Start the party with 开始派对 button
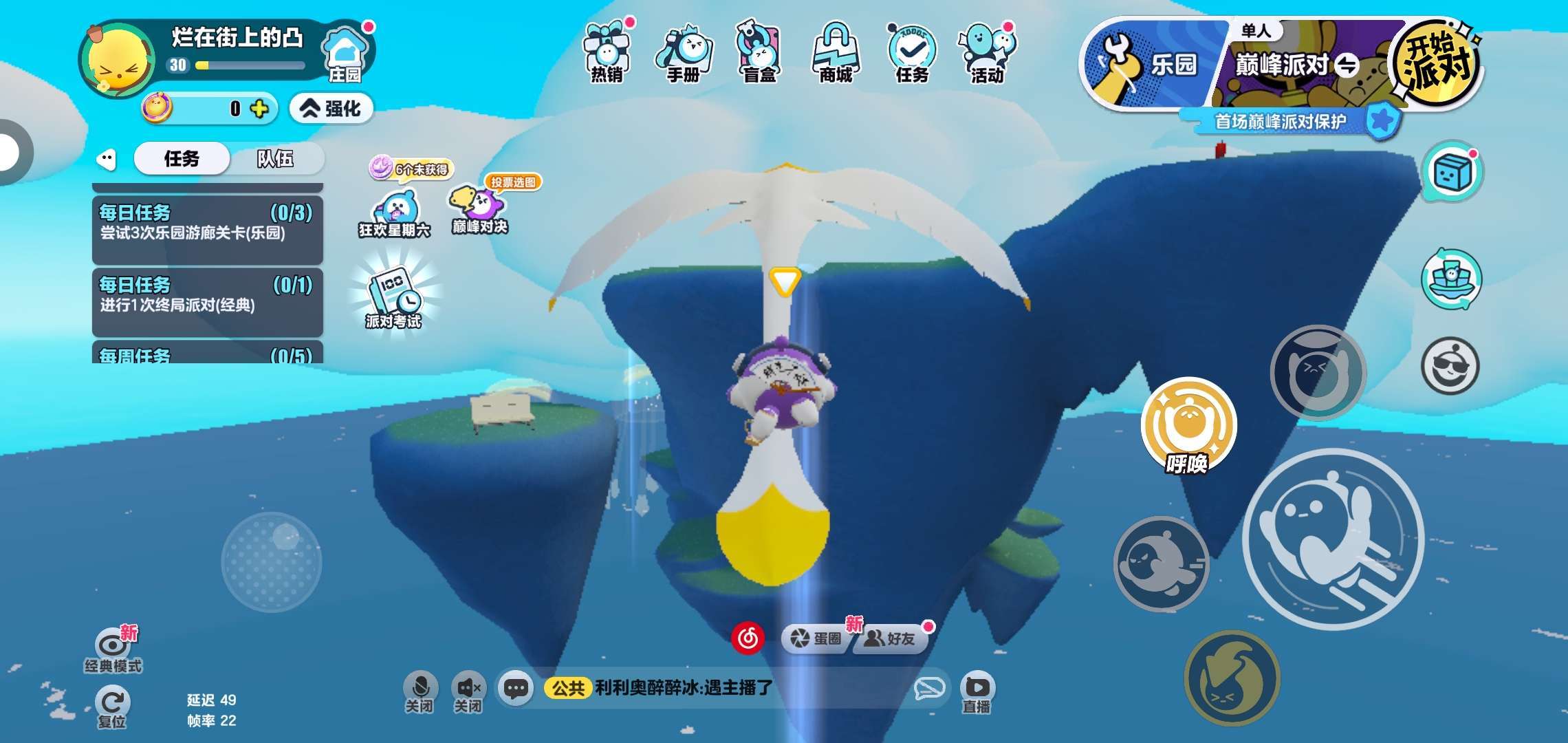The width and height of the screenshot is (1568, 743). point(1436,63)
